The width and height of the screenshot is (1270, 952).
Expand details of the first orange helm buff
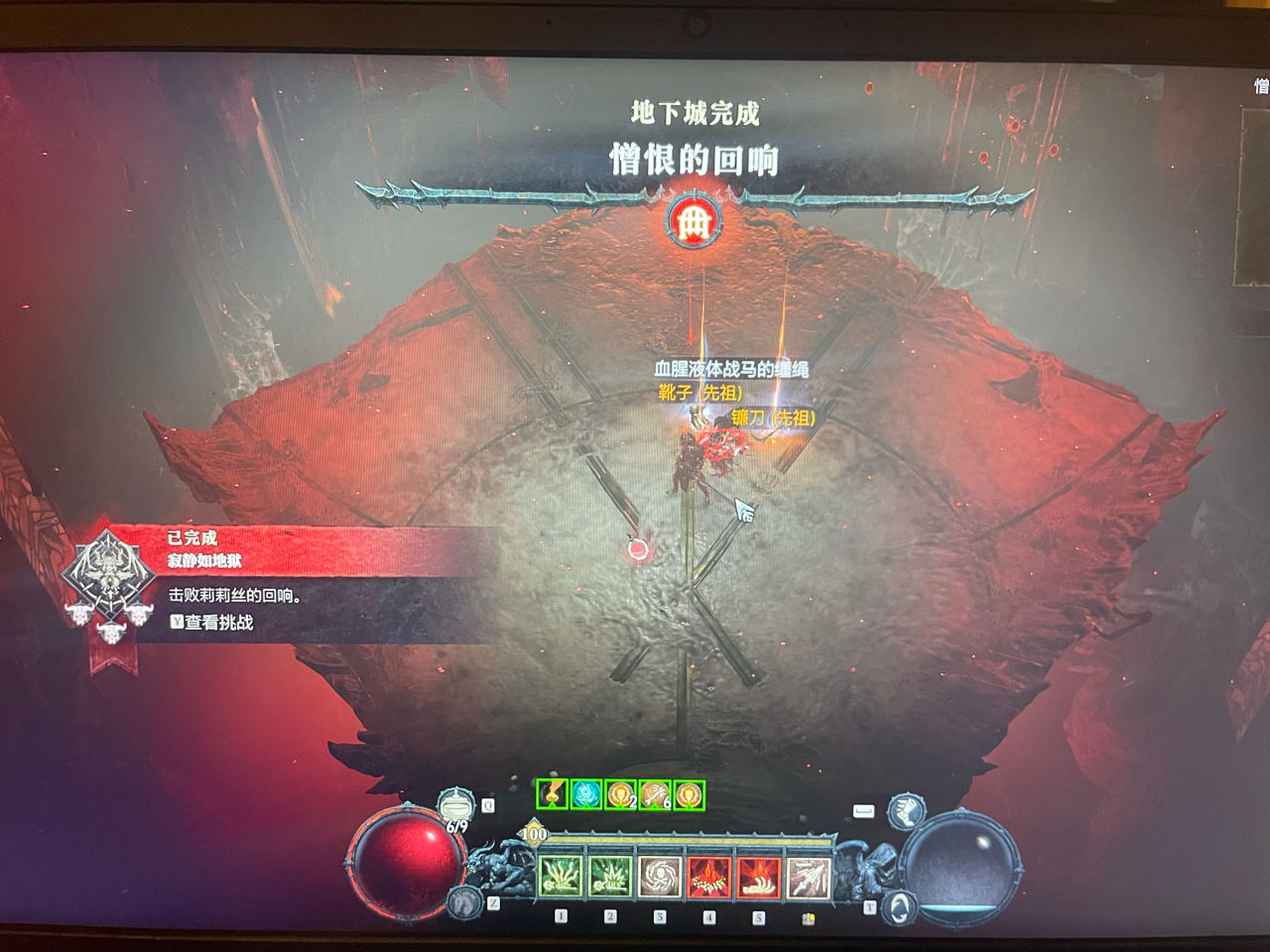[619, 794]
